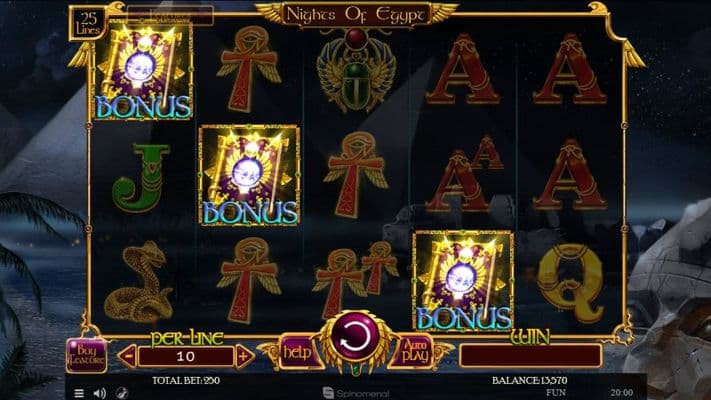Image resolution: width=711 pixels, height=400 pixels.
Task: Decrease the per-line bet amount
Action: (127, 356)
